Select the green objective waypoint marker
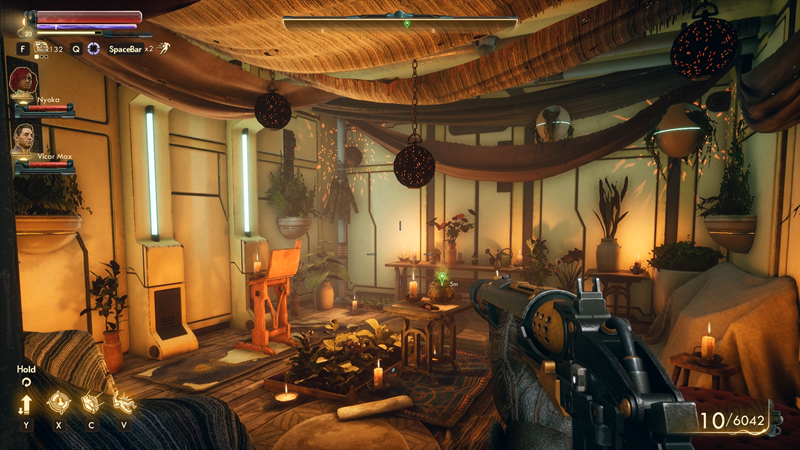800x450 pixels. pos(441,275)
